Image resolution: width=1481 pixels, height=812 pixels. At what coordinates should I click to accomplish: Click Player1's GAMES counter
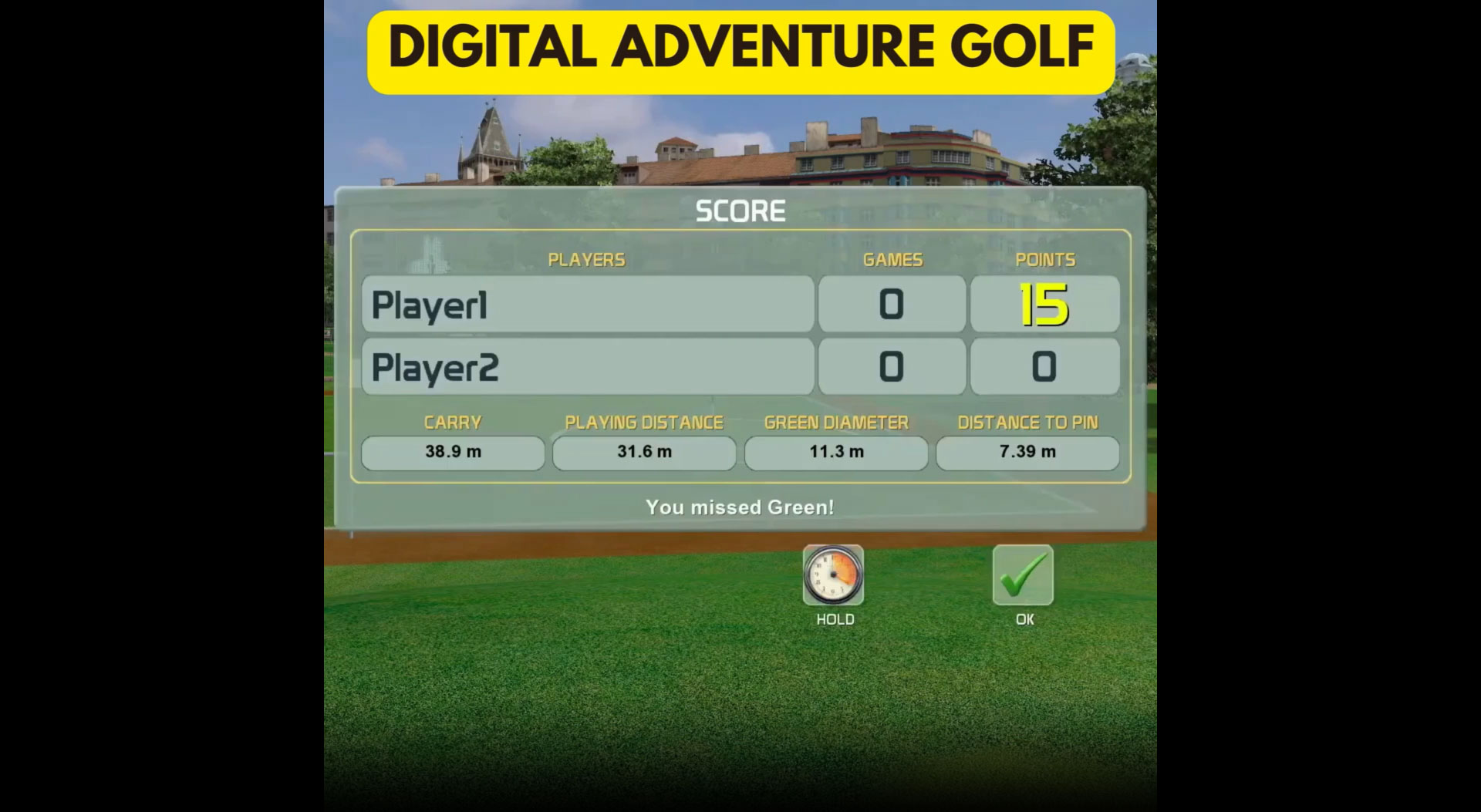click(x=891, y=304)
